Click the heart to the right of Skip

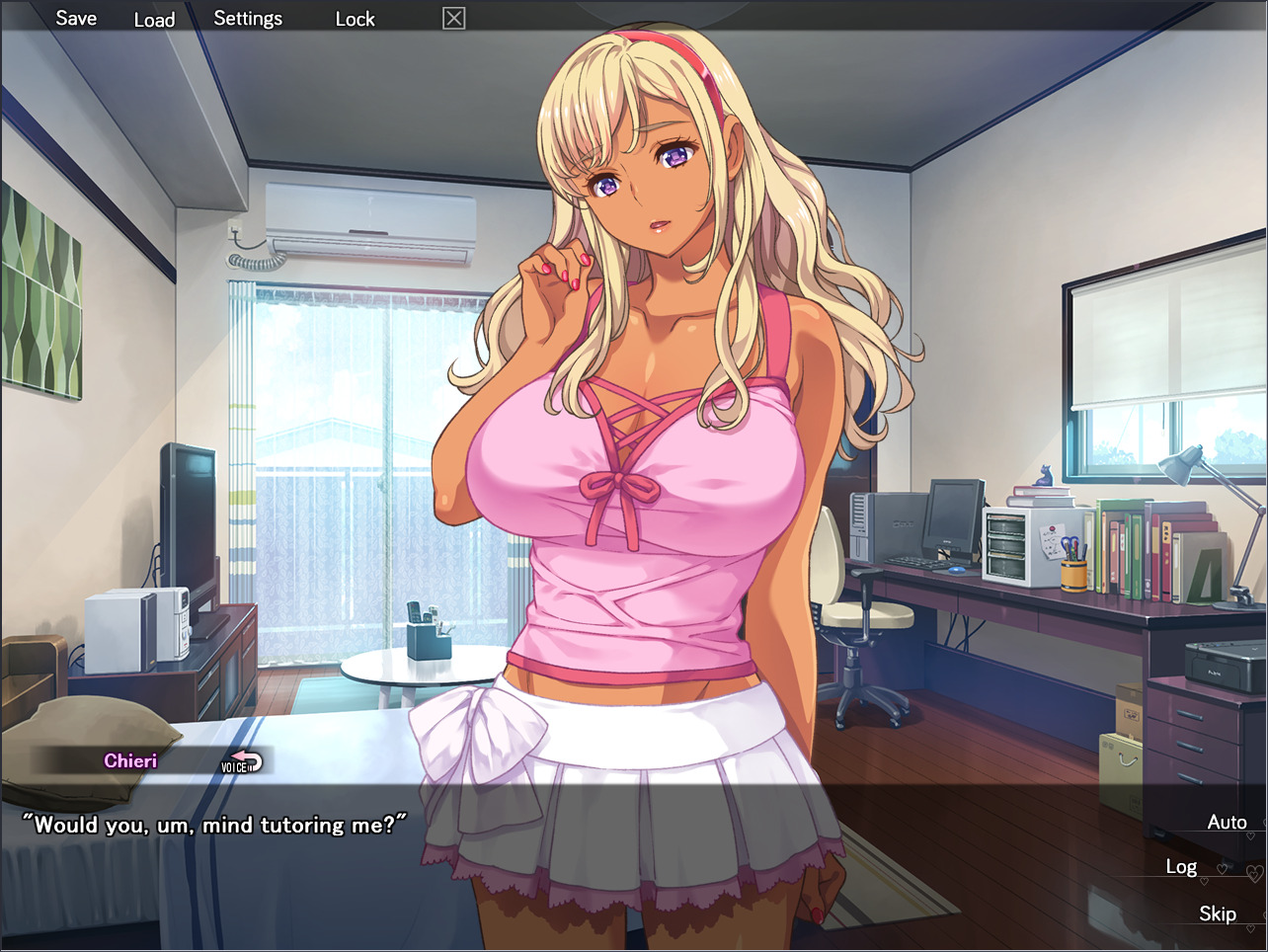pos(1265,914)
